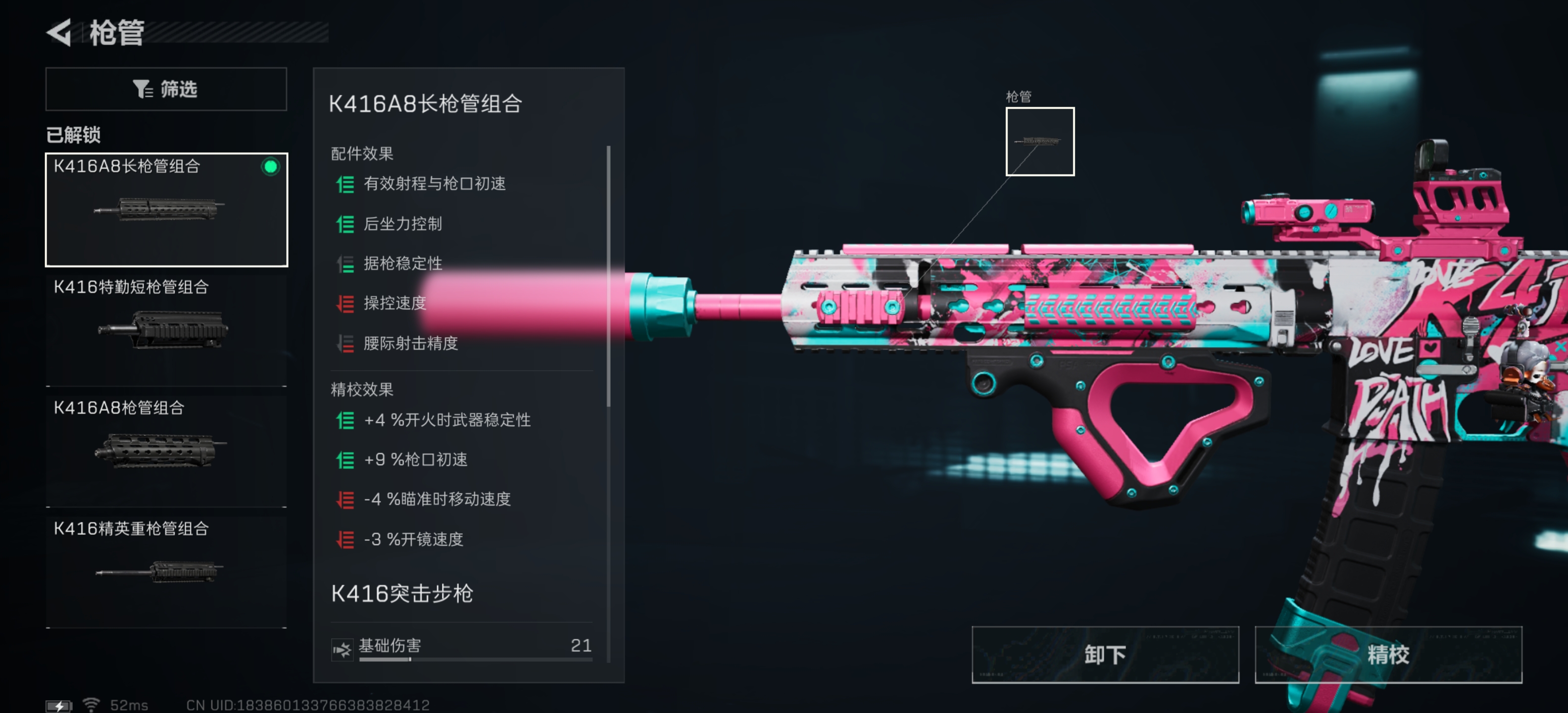
Task: Pick the K416A8枪管组合 barrel option
Action: 166,451
